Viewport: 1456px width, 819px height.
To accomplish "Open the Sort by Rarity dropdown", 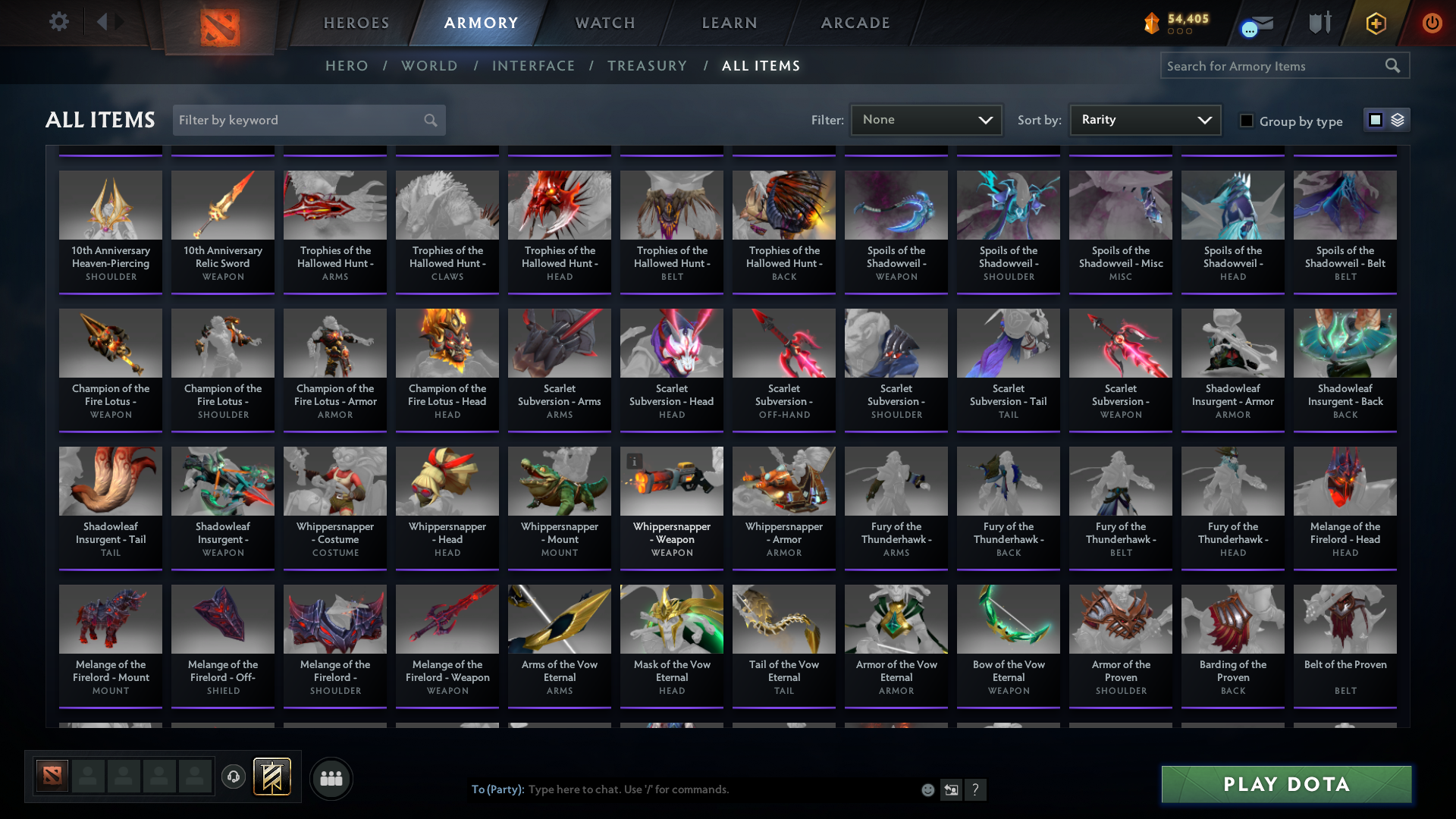I will [x=1144, y=119].
